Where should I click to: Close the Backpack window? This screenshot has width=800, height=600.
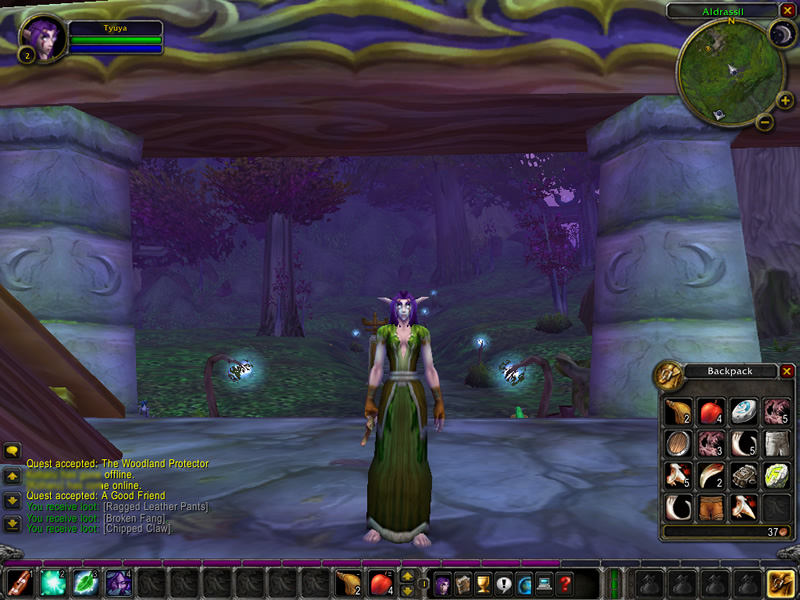[787, 371]
